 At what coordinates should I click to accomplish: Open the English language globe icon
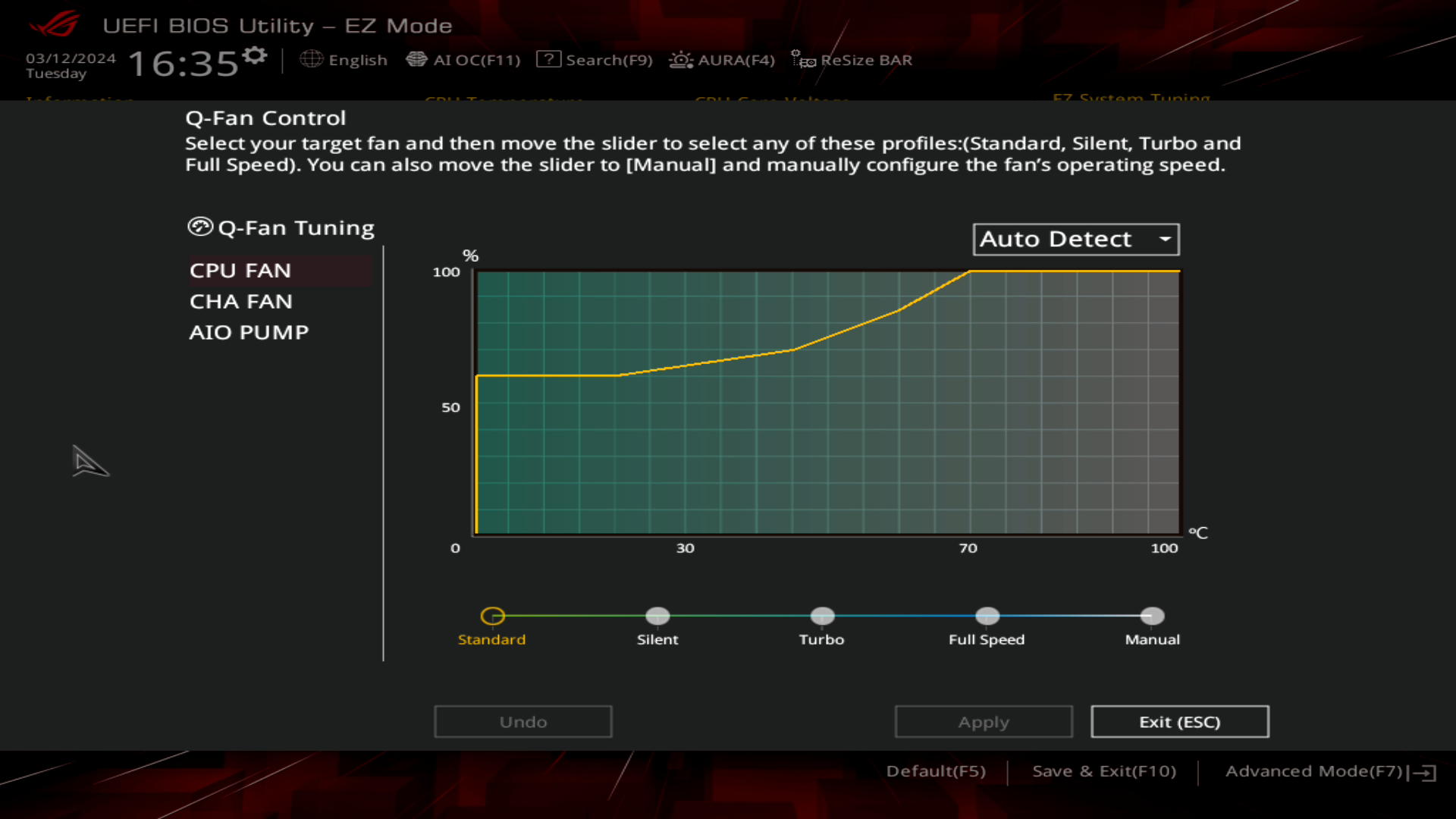click(x=311, y=59)
